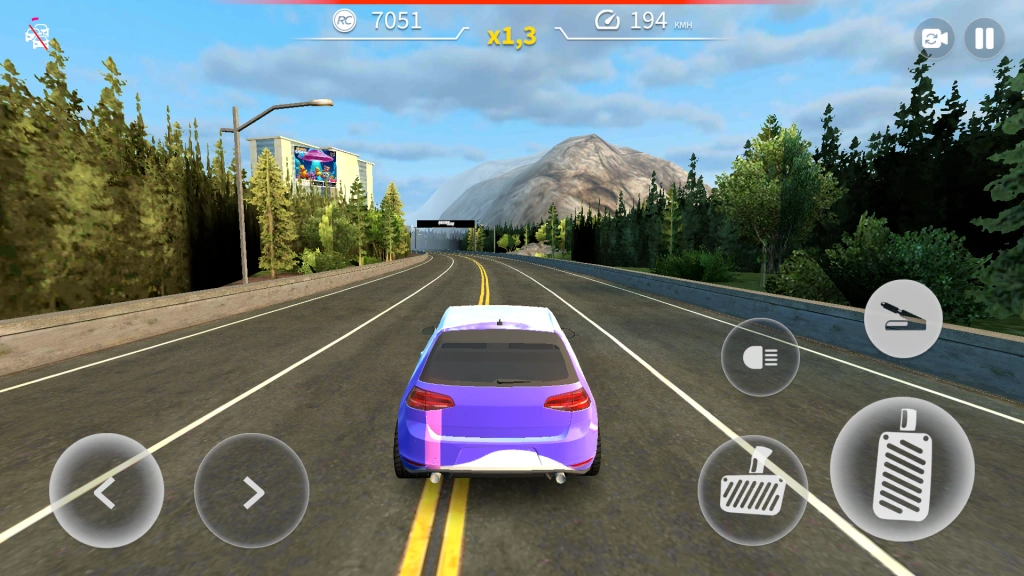Screen dimensions: 1024x576
Task: Switch the camera view
Action: [934, 39]
